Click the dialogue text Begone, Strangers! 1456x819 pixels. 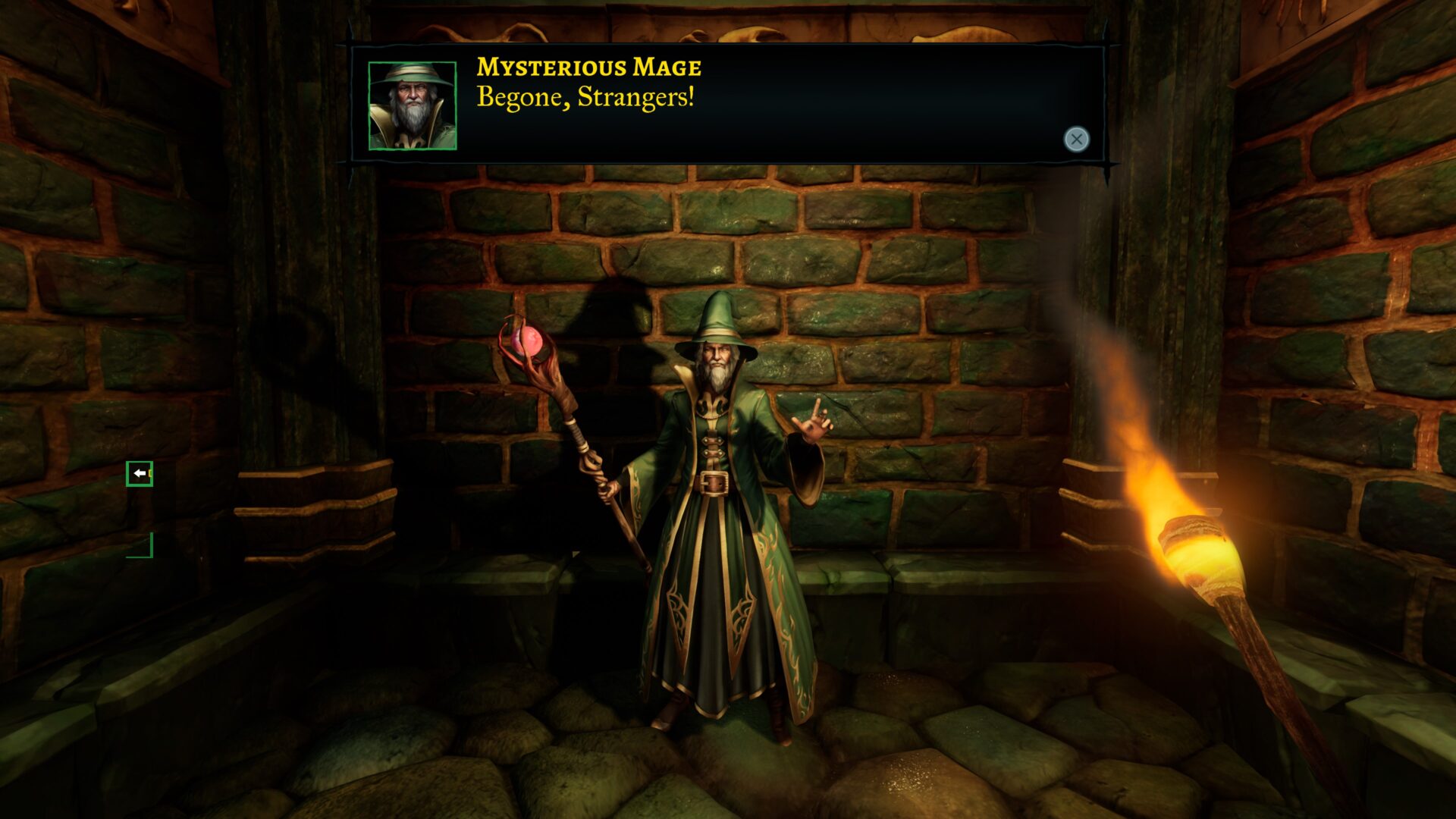(x=585, y=97)
